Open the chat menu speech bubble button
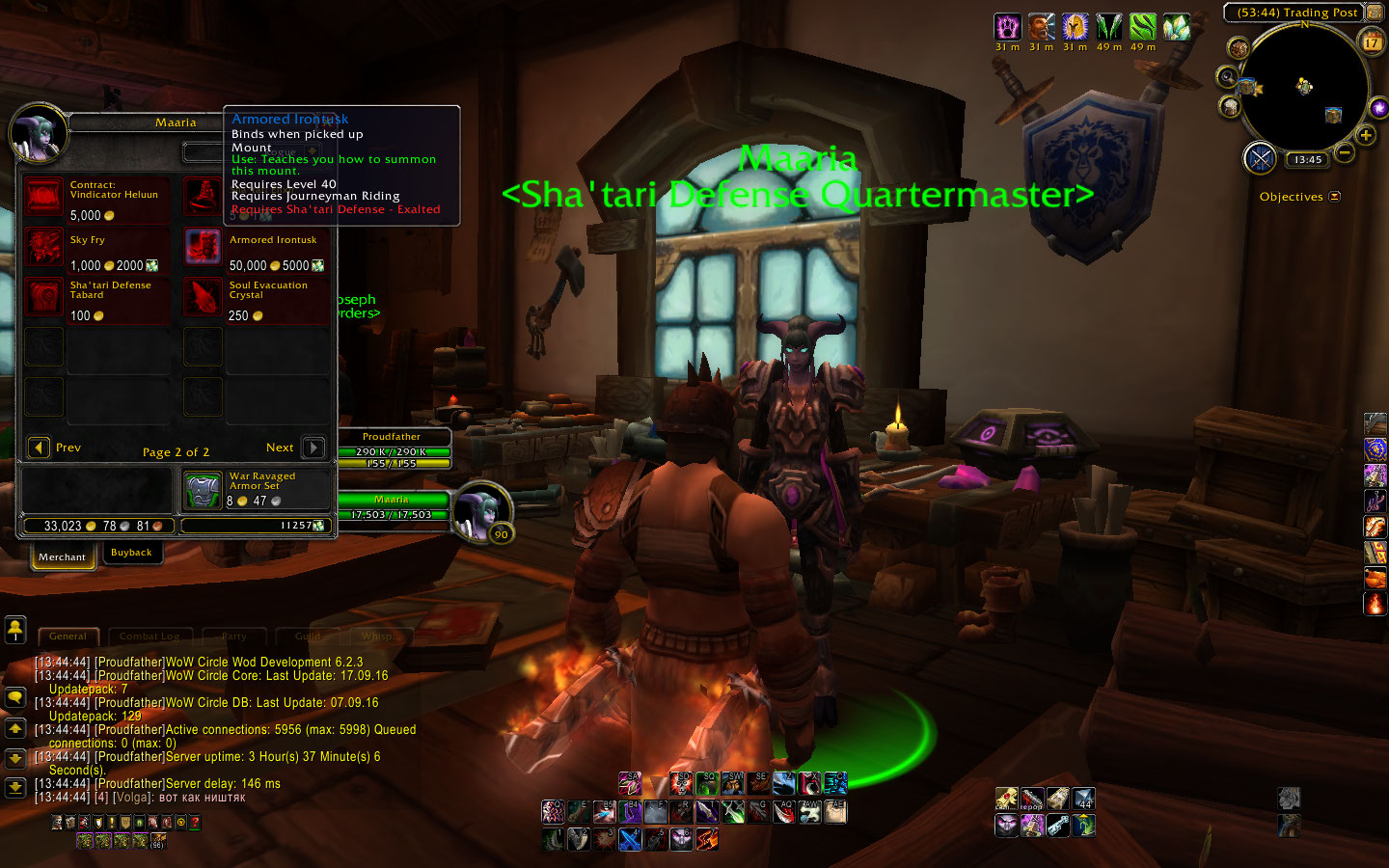This screenshot has width=1389, height=868. click(x=15, y=696)
